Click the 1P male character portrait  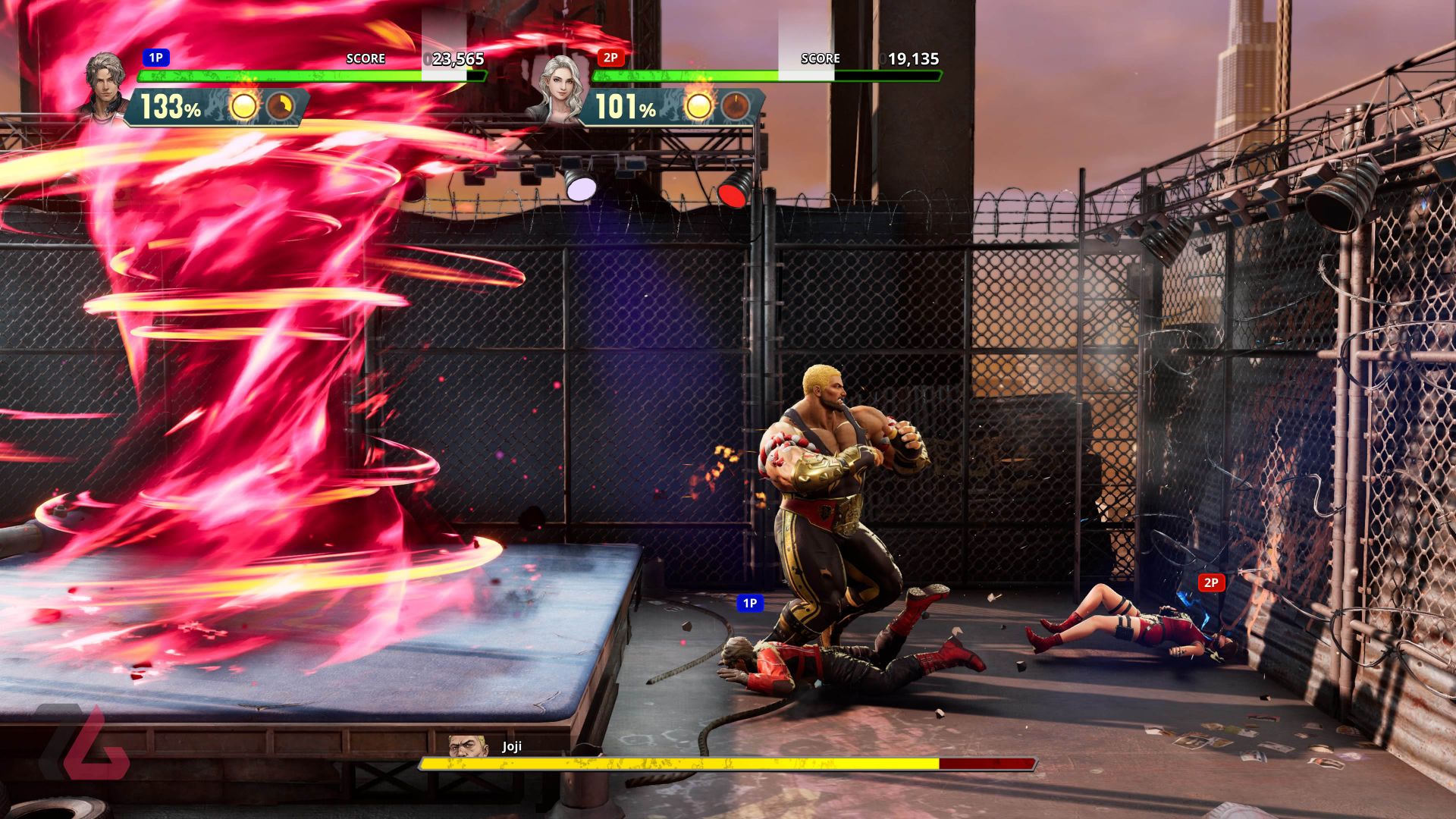pos(105,85)
